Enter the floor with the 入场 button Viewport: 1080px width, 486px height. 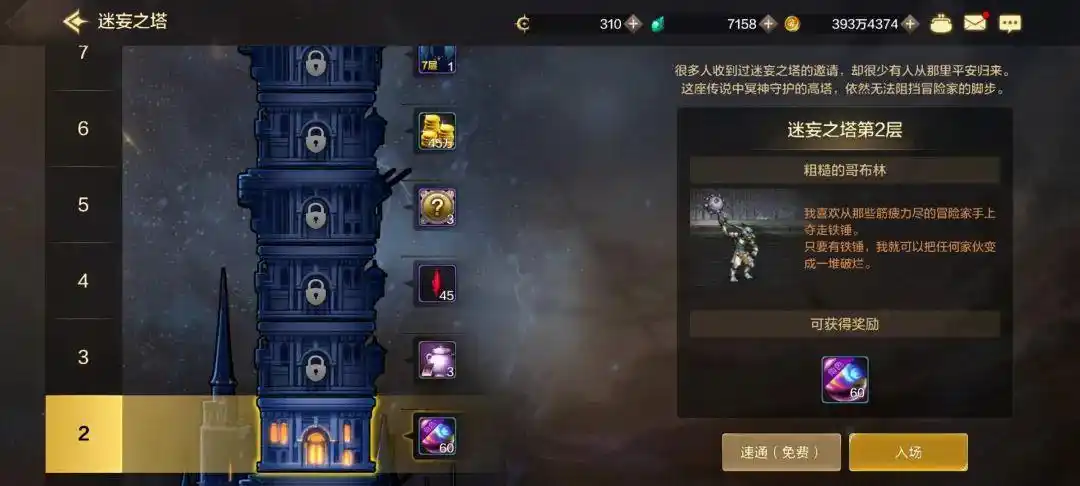(x=908, y=452)
